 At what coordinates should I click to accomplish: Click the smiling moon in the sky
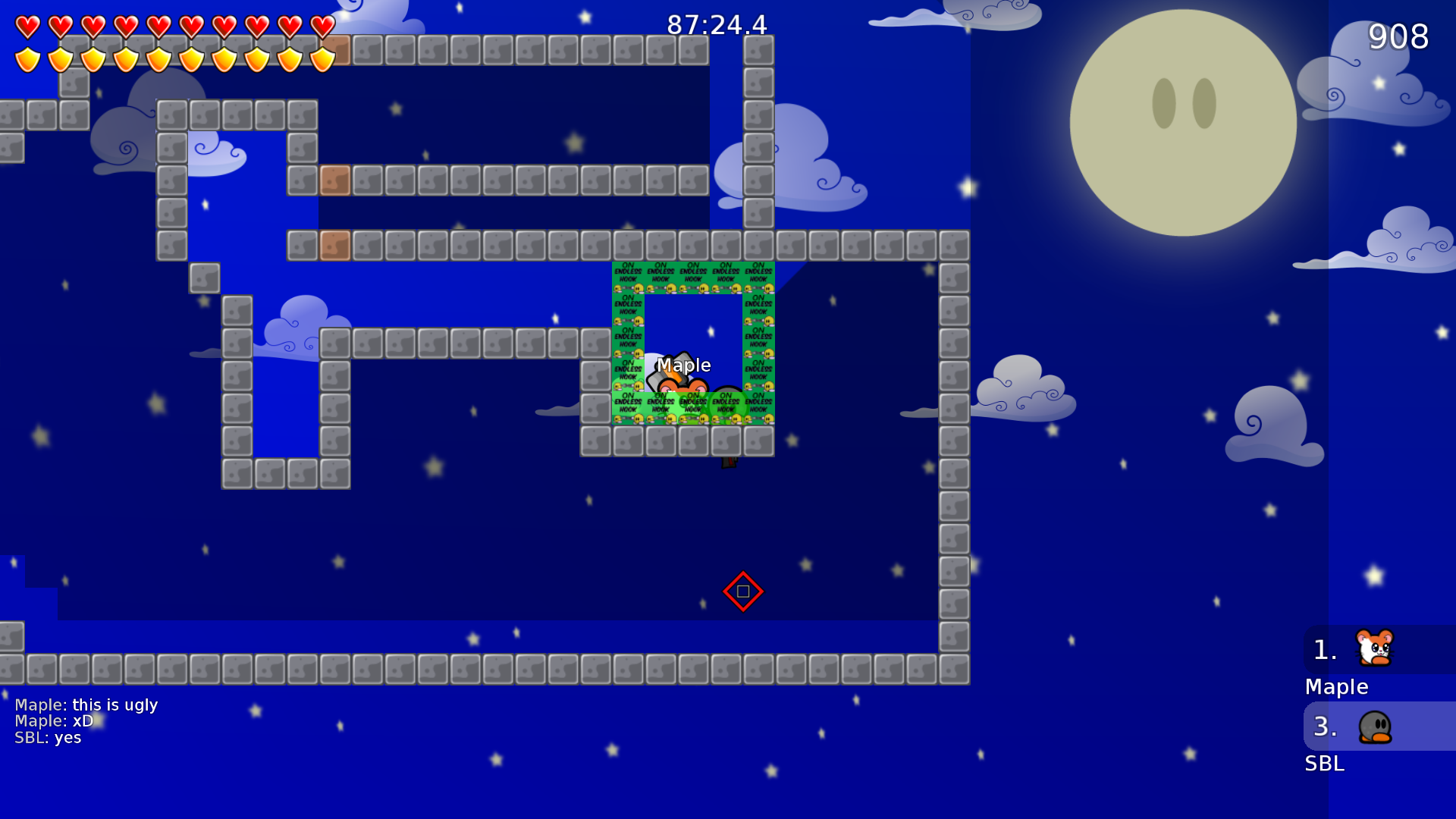click(1181, 121)
